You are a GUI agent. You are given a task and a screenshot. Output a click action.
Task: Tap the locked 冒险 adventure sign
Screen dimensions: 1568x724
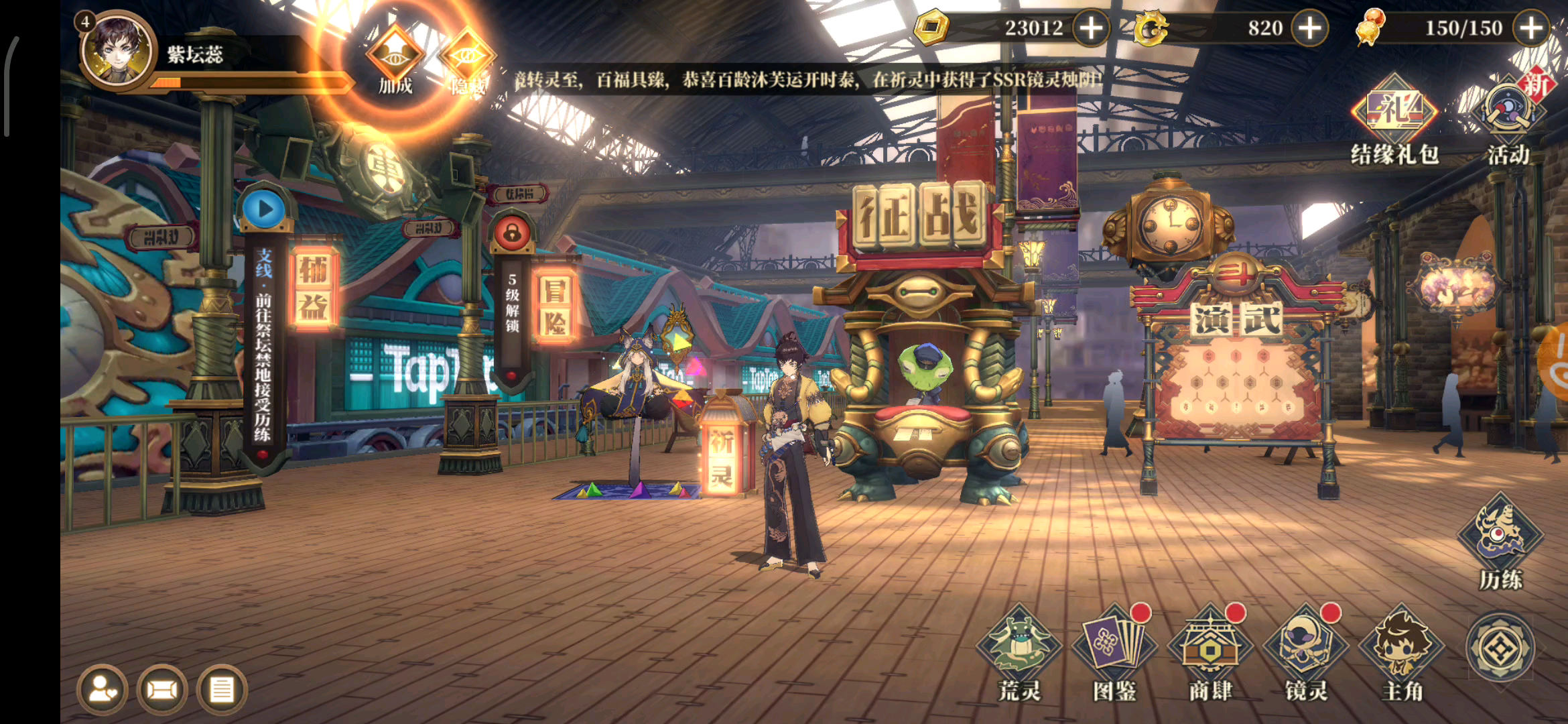[555, 306]
